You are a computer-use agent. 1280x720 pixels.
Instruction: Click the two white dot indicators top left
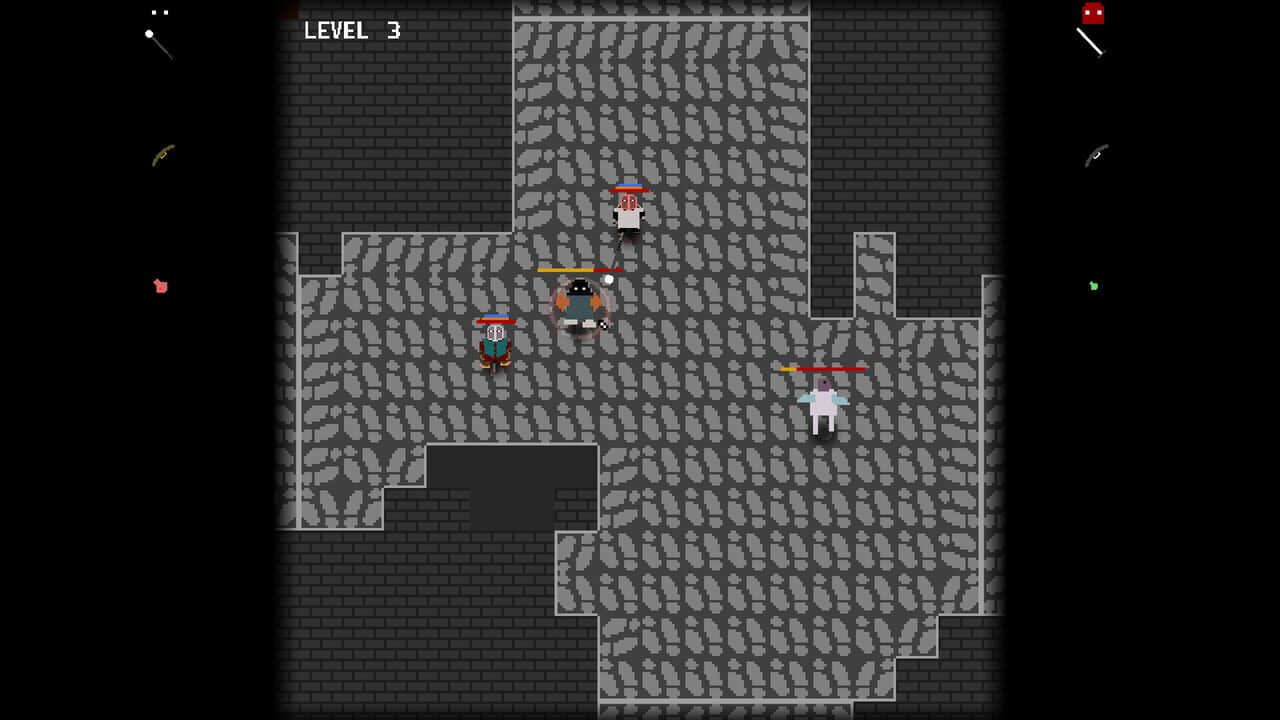158,12
